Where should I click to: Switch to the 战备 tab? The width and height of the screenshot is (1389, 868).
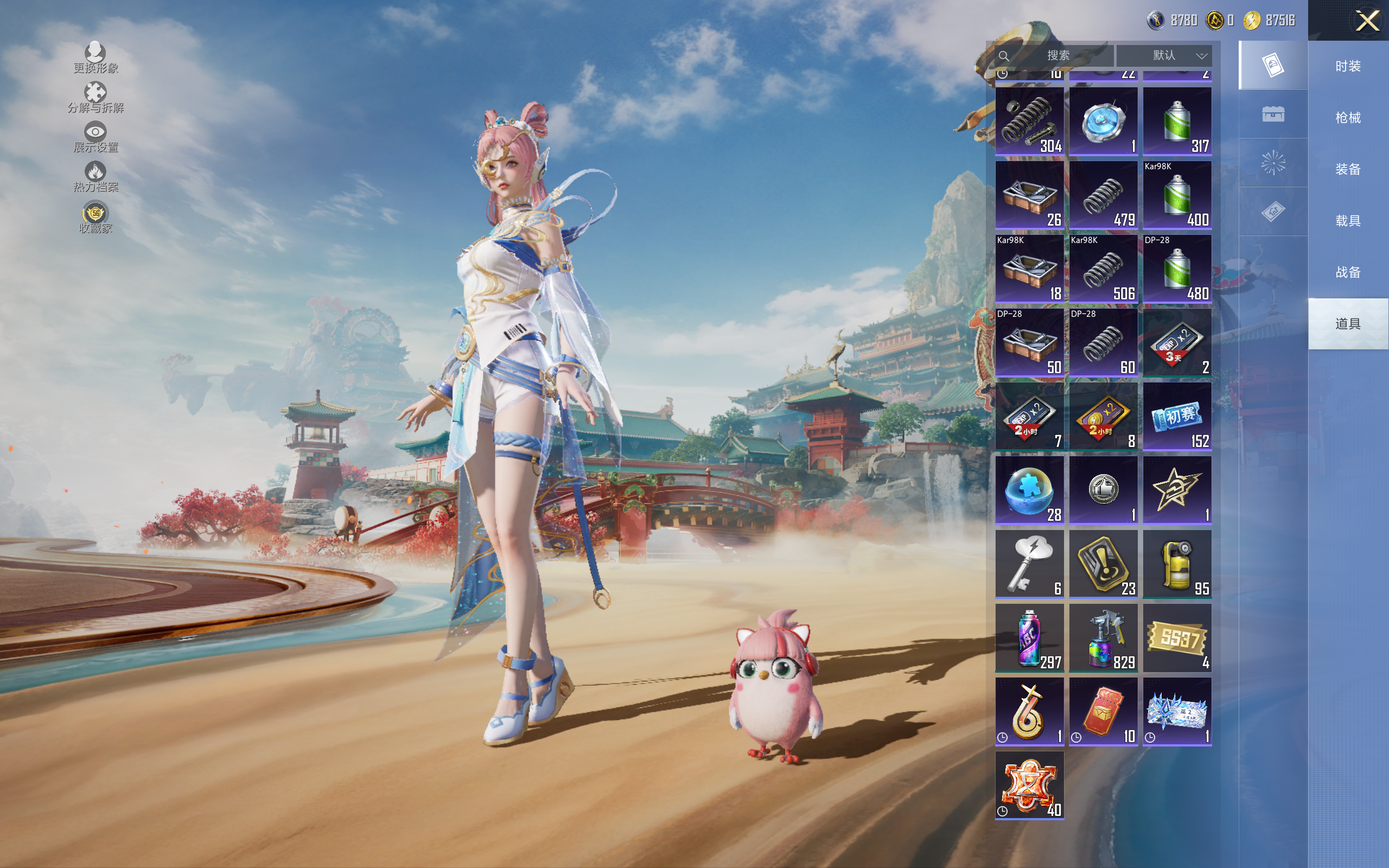[x=1348, y=272]
